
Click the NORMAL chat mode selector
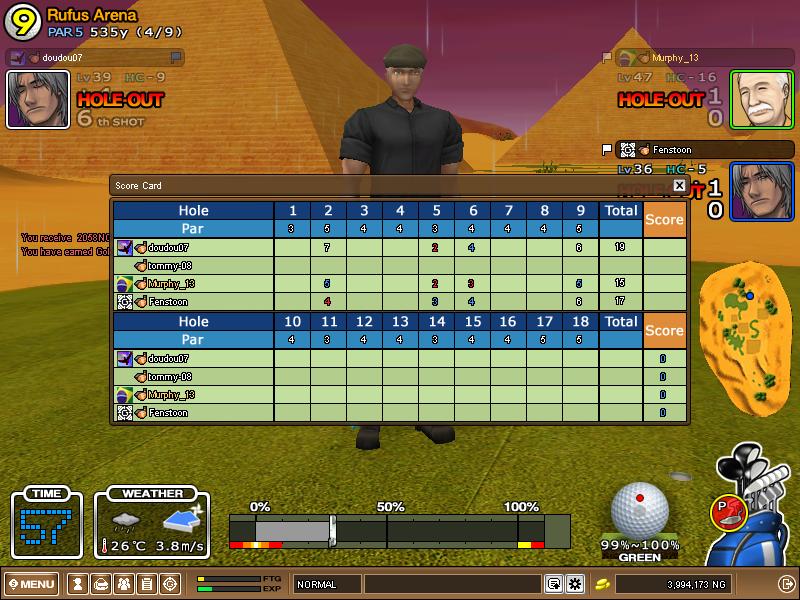tap(326, 584)
